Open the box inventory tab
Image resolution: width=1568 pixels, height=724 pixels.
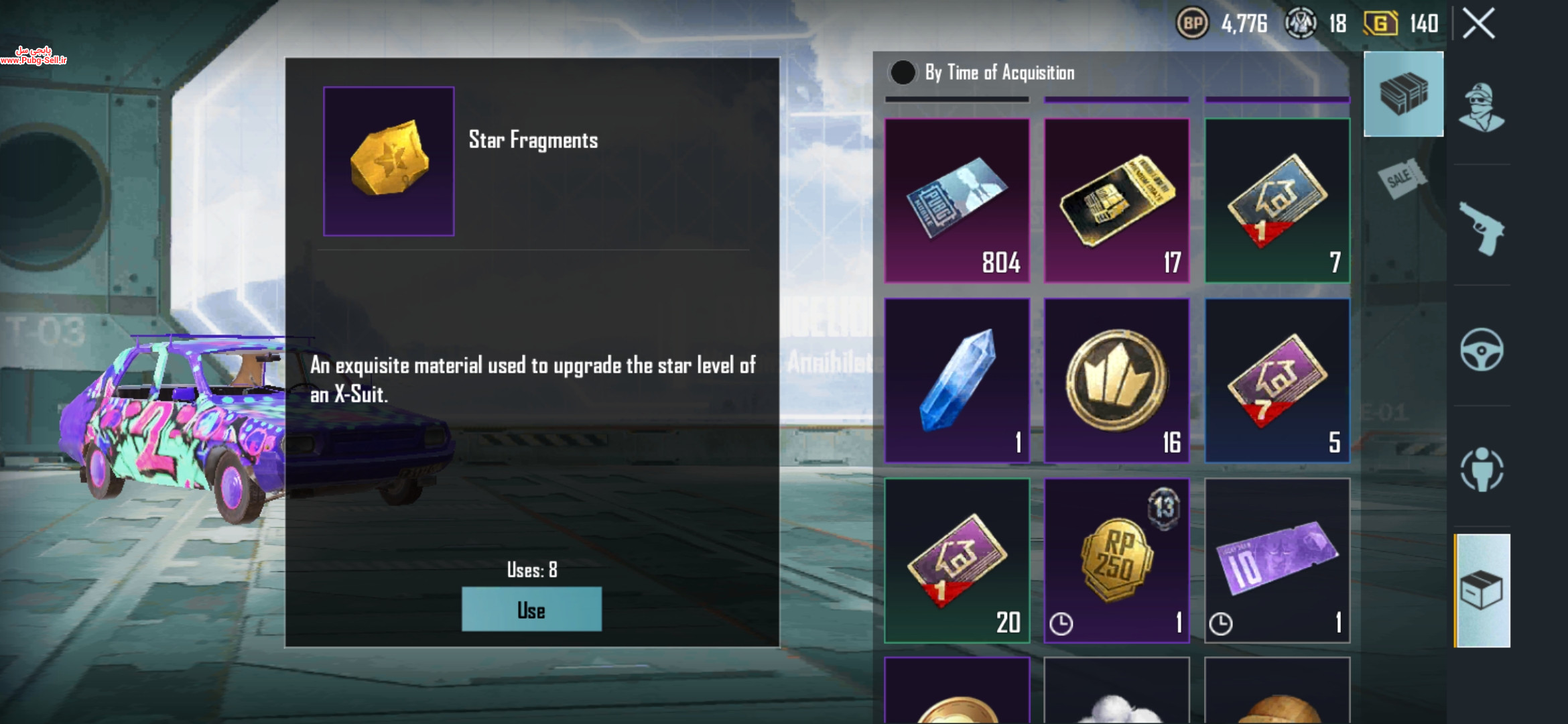point(1482,591)
